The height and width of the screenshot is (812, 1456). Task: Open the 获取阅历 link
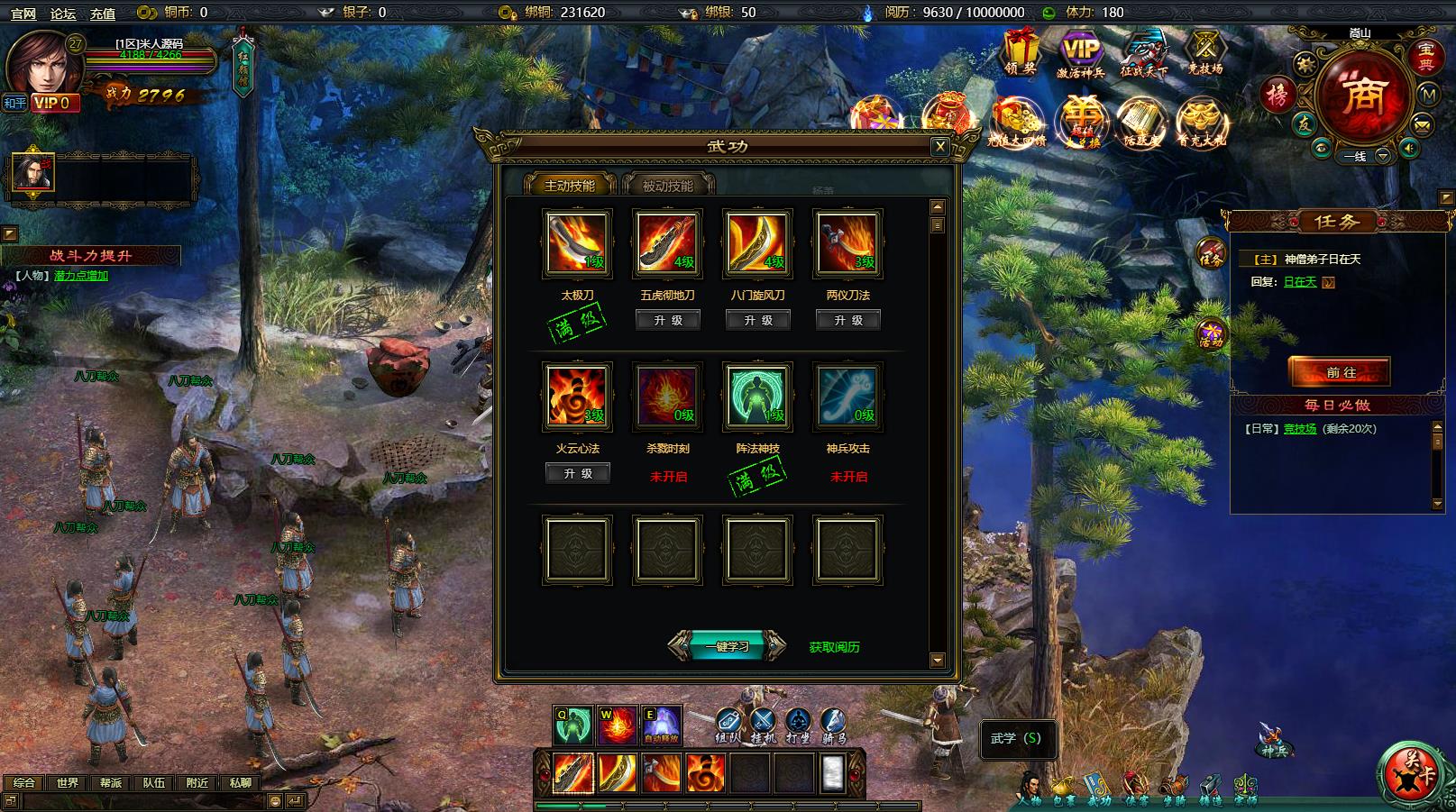tap(834, 647)
